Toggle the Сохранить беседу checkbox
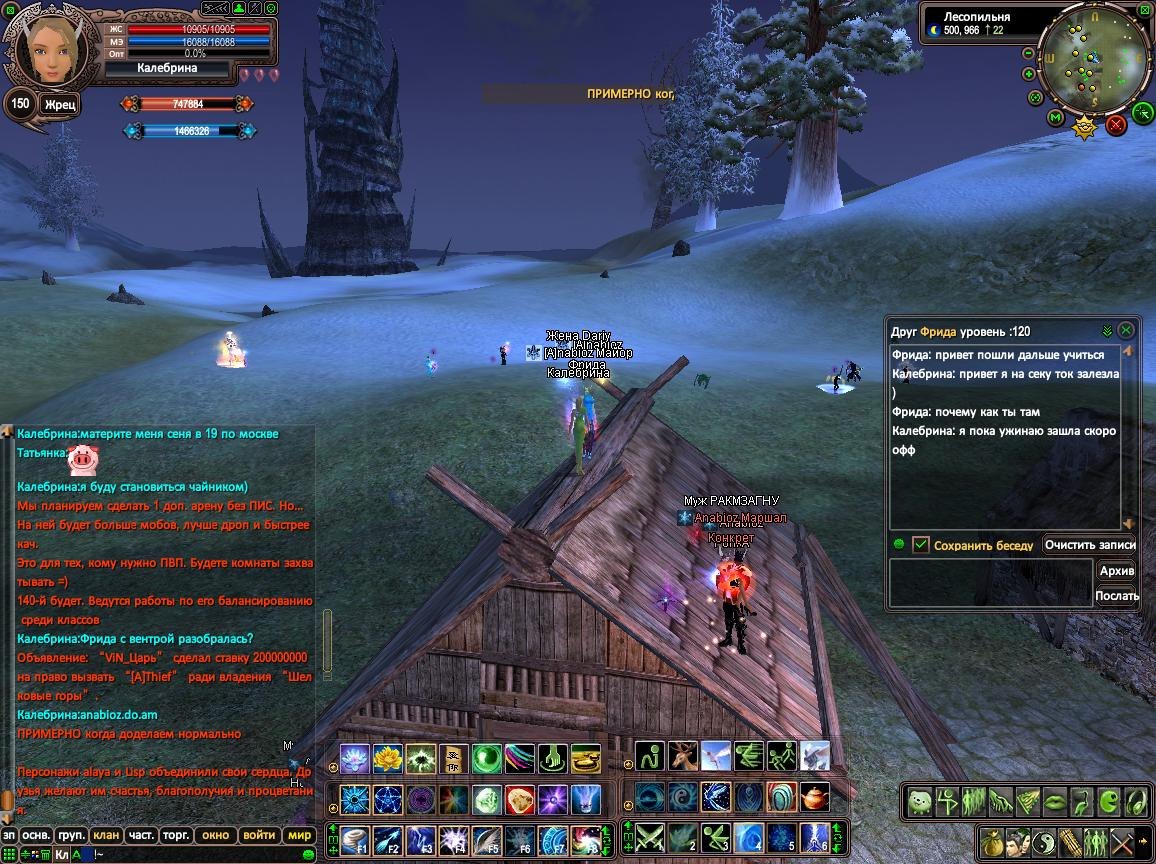The image size is (1156, 864). coord(921,545)
